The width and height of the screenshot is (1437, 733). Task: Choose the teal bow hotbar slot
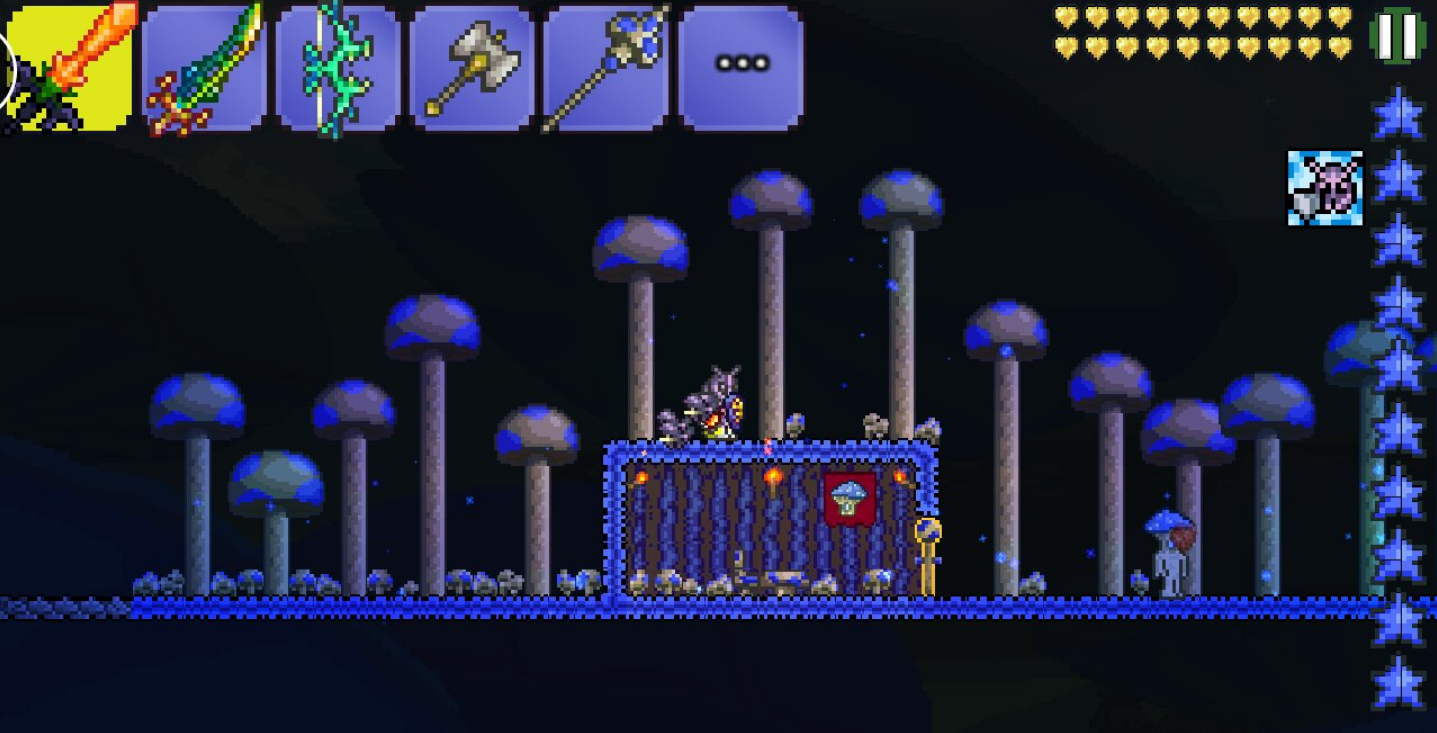(338, 68)
